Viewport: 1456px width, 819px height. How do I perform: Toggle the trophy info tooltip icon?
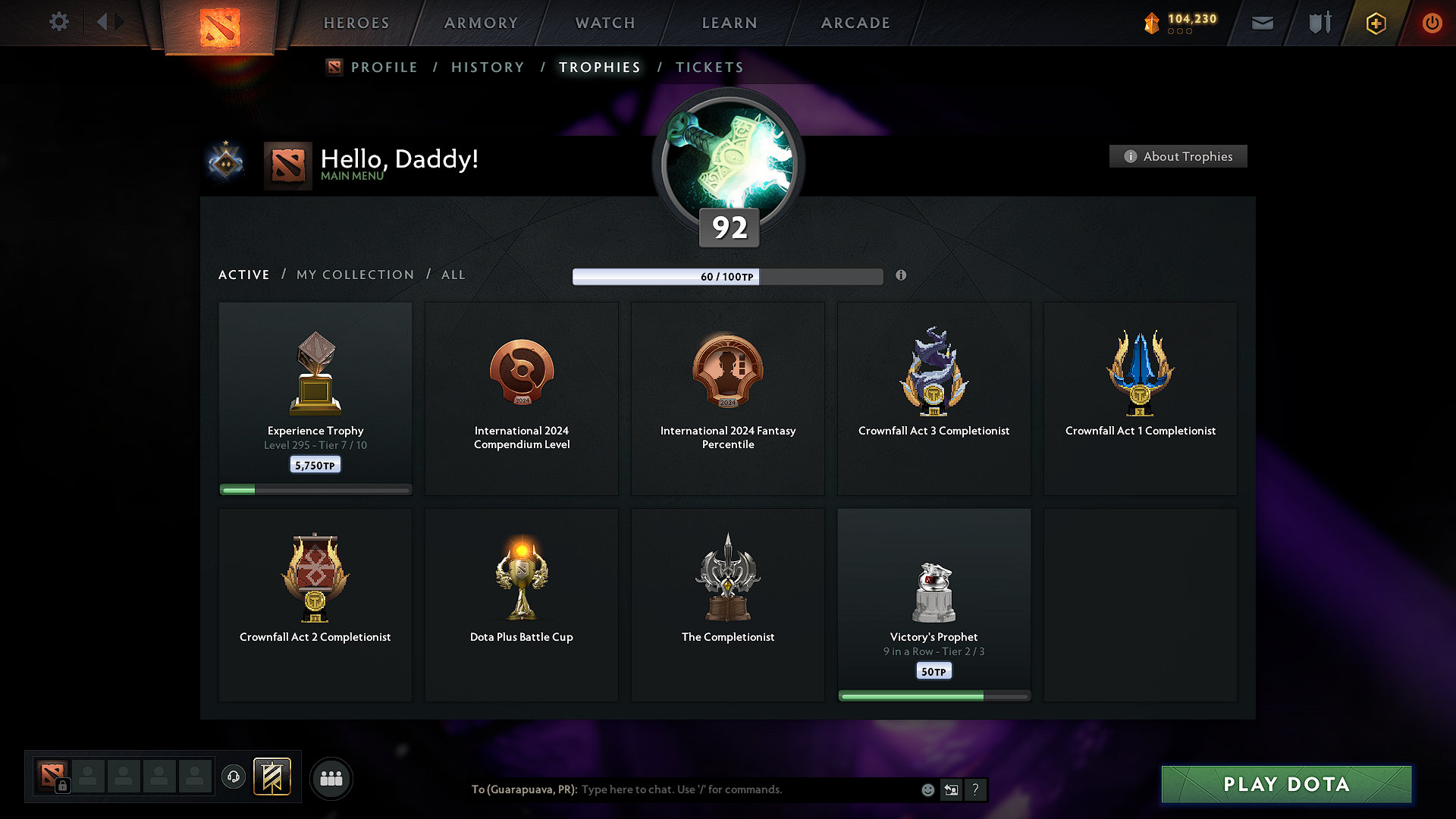pyautogui.click(x=902, y=277)
